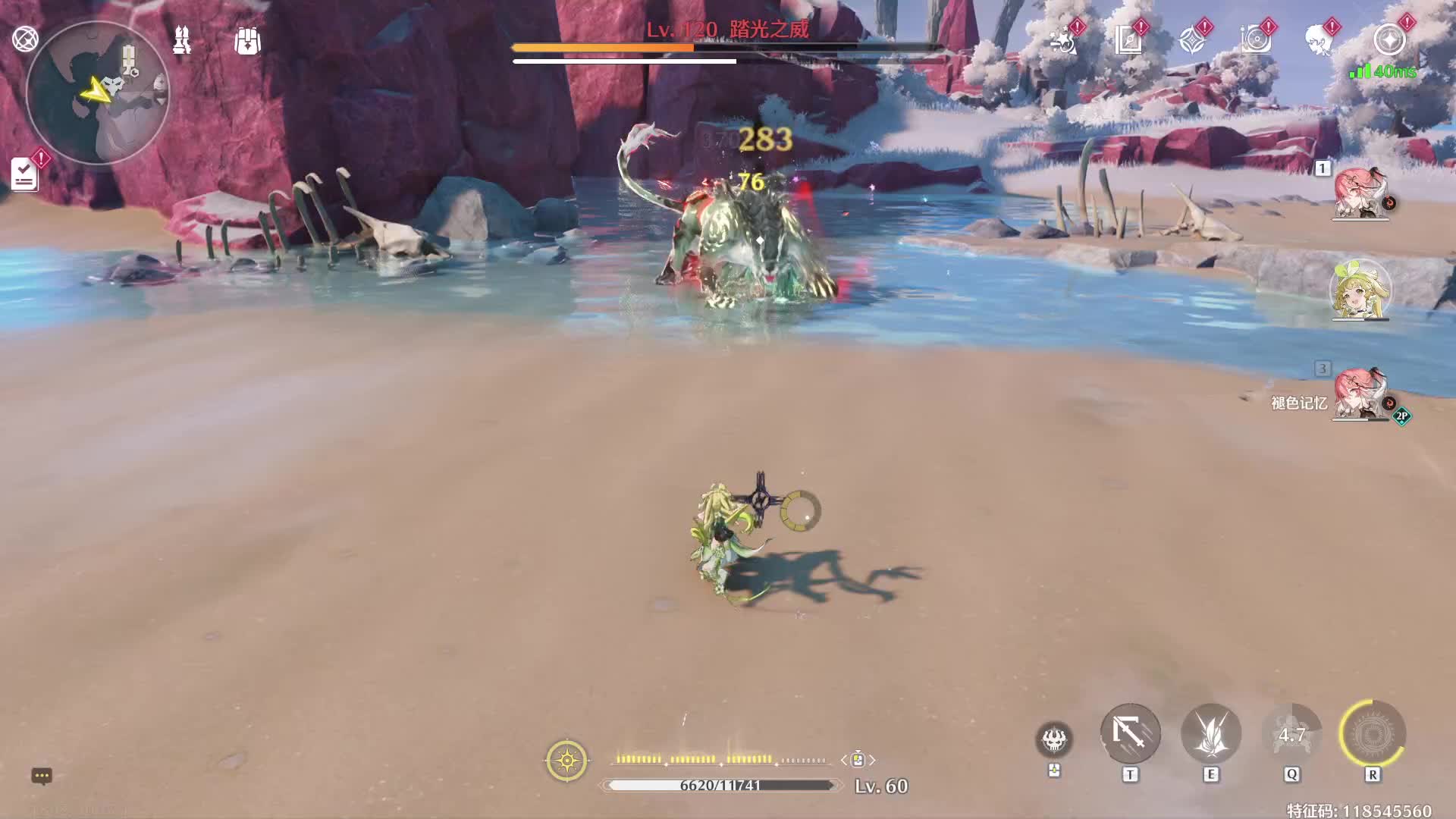Open the record player icon

[1256, 39]
